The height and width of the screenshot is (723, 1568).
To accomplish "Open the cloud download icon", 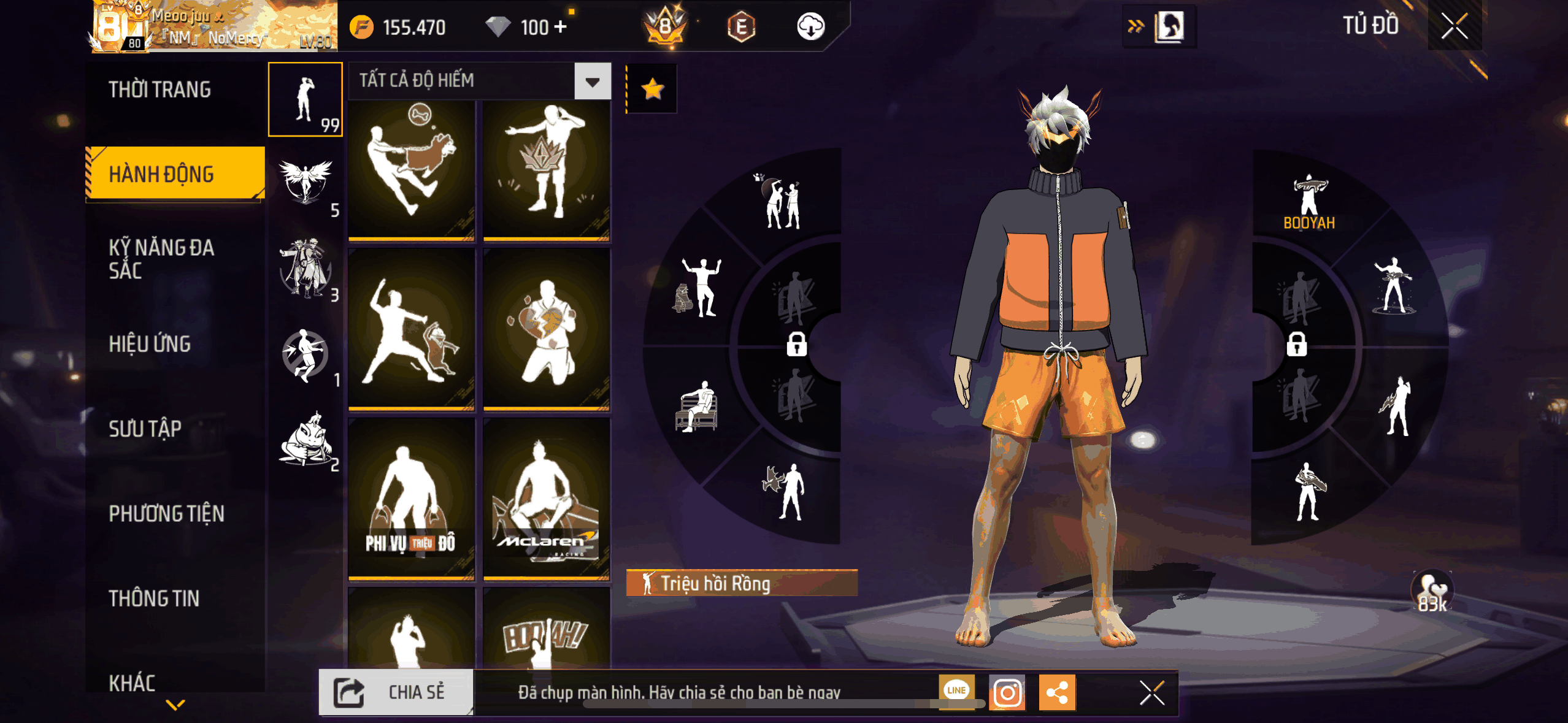I will (x=810, y=27).
